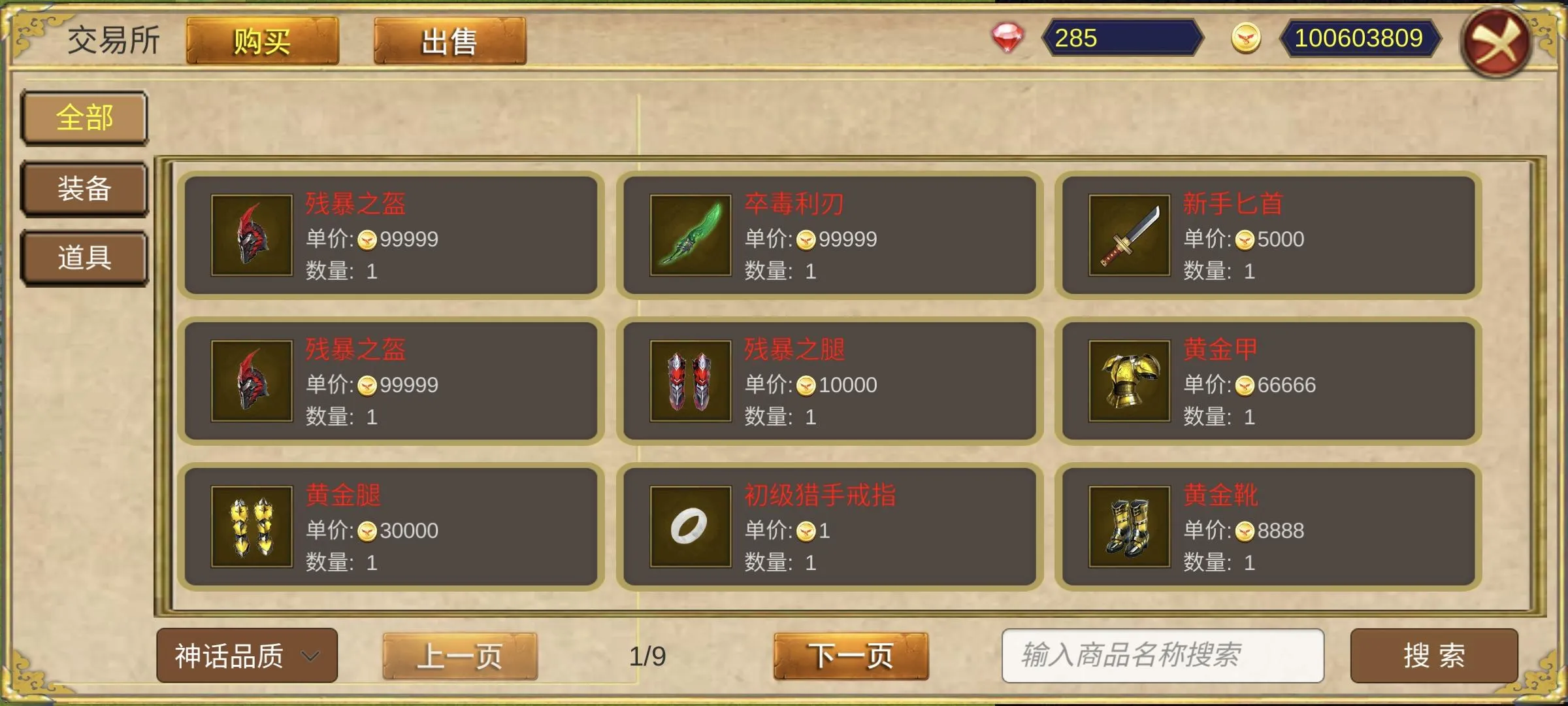Click the 搜索 search button
Image resolution: width=1568 pixels, height=706 pixels.
pos(1435,656)
